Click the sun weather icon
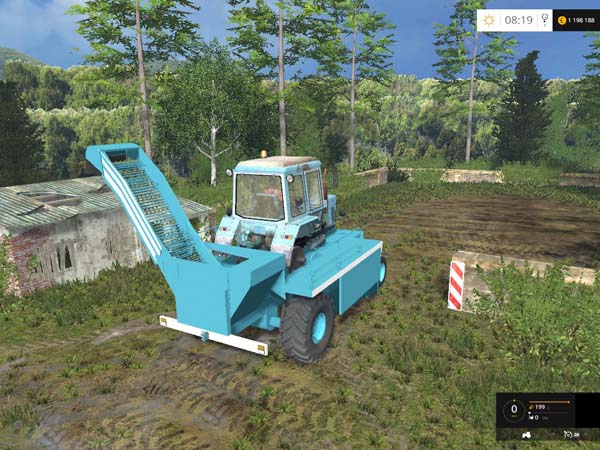 [x=489, y=19]
